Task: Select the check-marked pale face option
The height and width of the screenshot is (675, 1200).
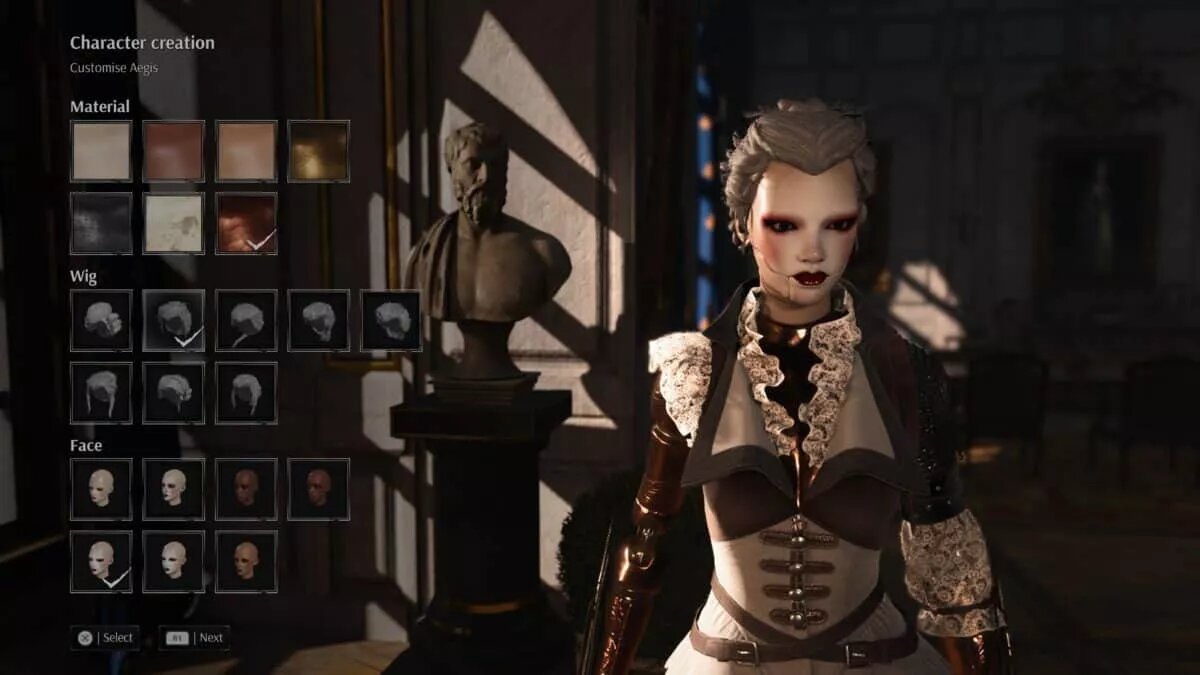Action: coord(101,561)
